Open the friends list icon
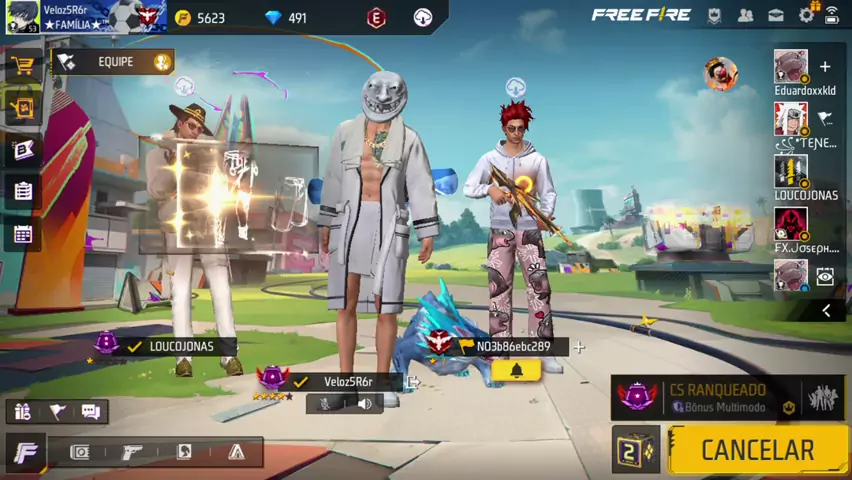Viewport: 852px width, 480px height. pyautogui.click(x=746, y=15)
